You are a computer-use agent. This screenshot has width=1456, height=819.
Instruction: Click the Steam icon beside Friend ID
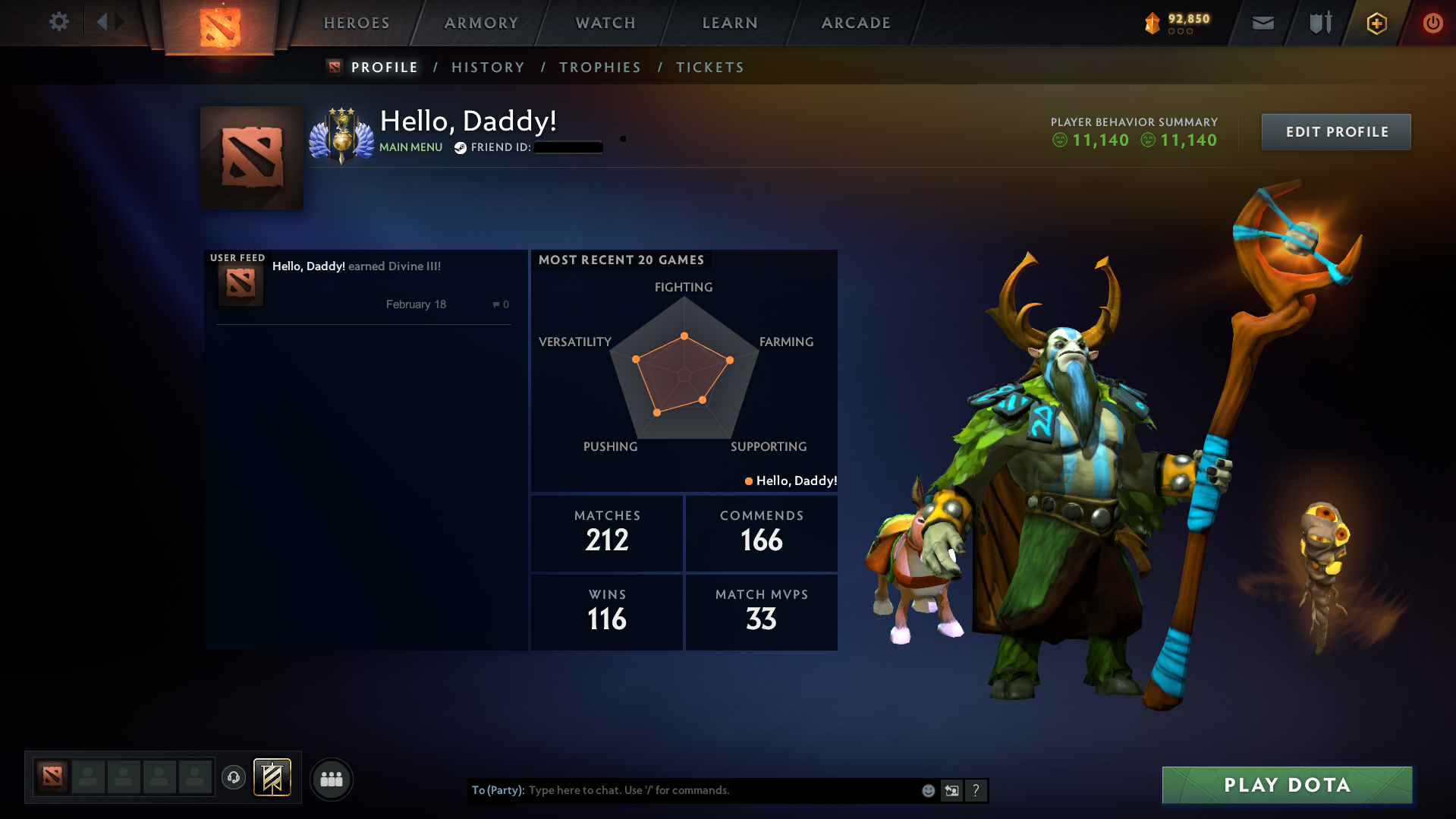click(x=460, y=147)
